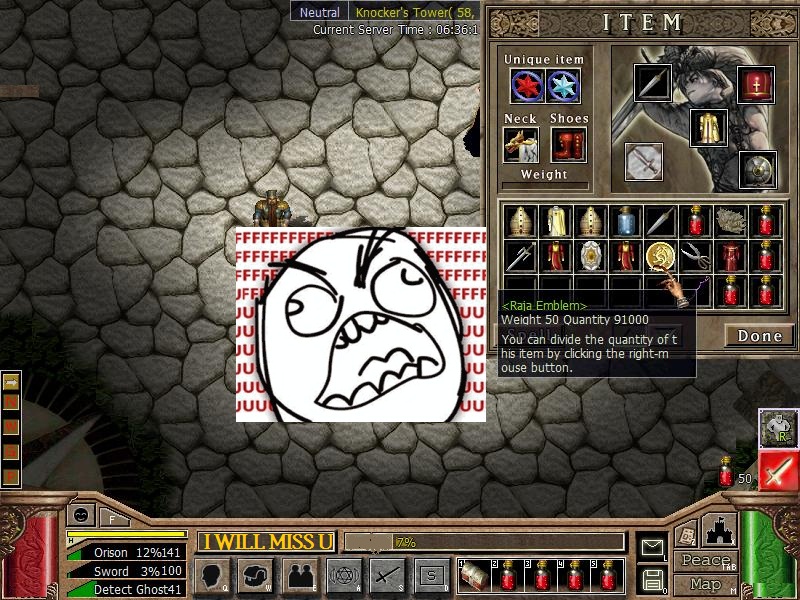The image size is (800, 600).
Task: Select the Raja Emblem in inventory
Action: point(659,255)
